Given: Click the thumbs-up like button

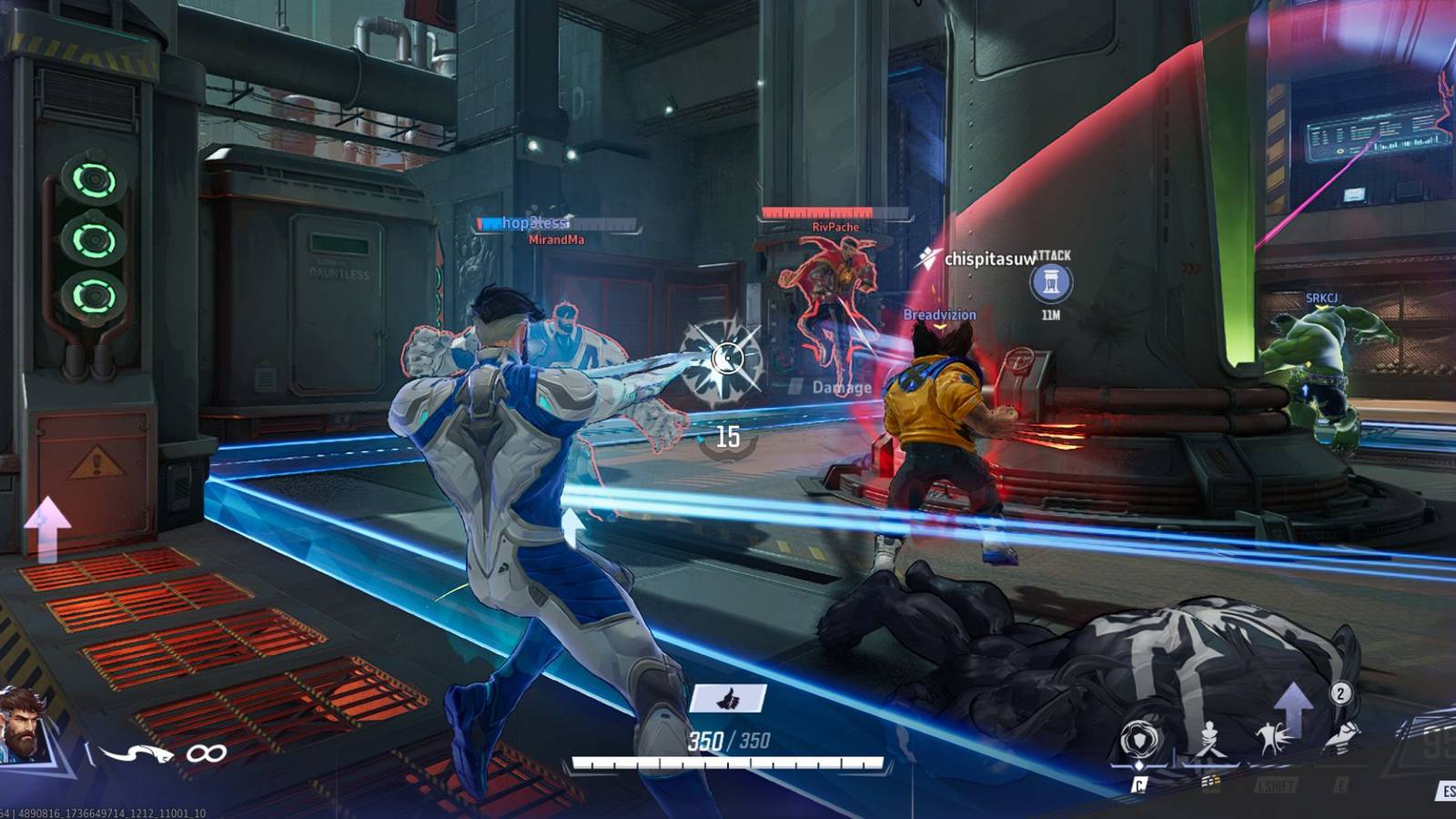Looking at the screenshot, I should (728, 699).
